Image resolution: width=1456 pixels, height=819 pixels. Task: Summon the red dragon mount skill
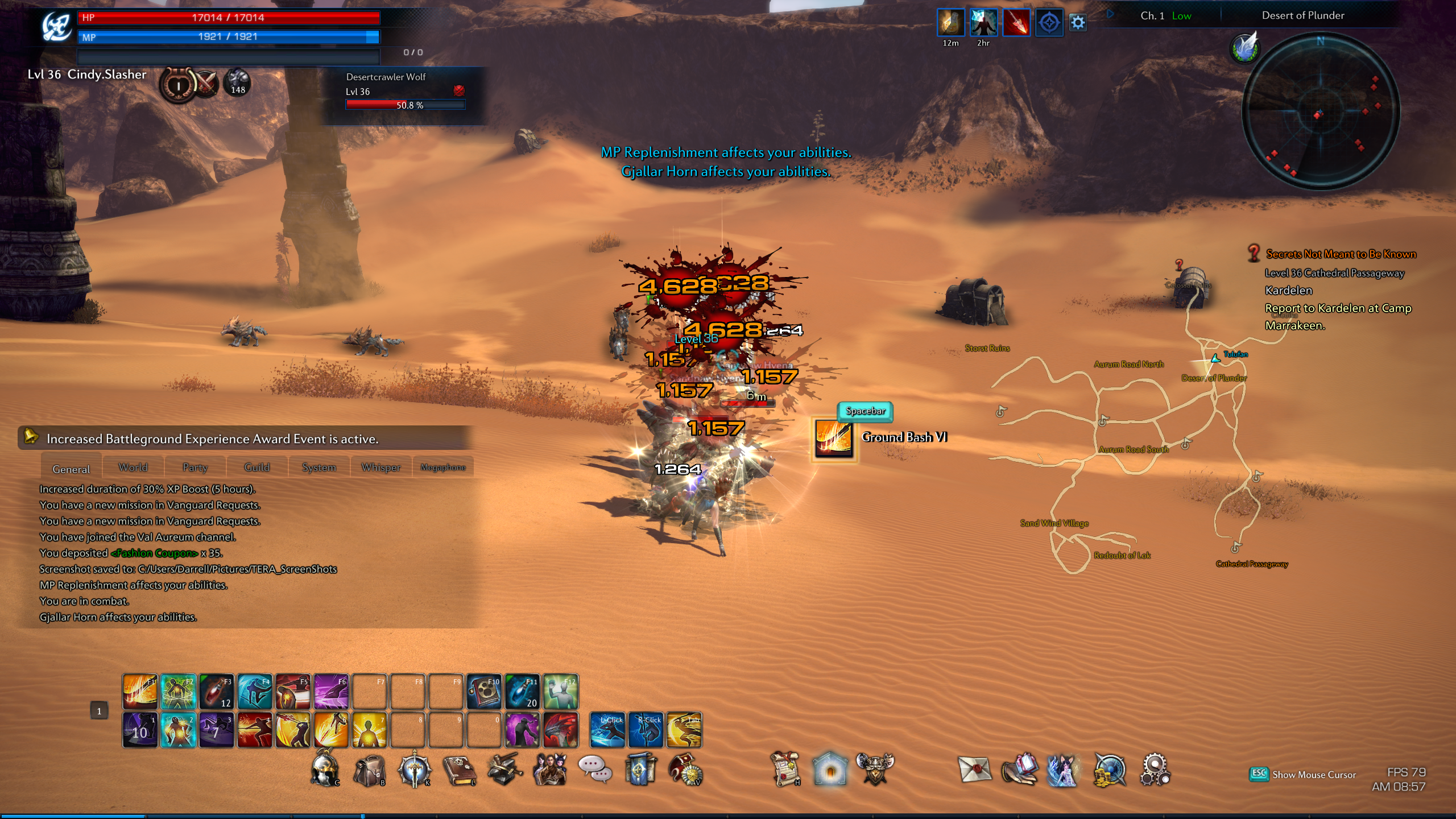(x=560, y=730)
